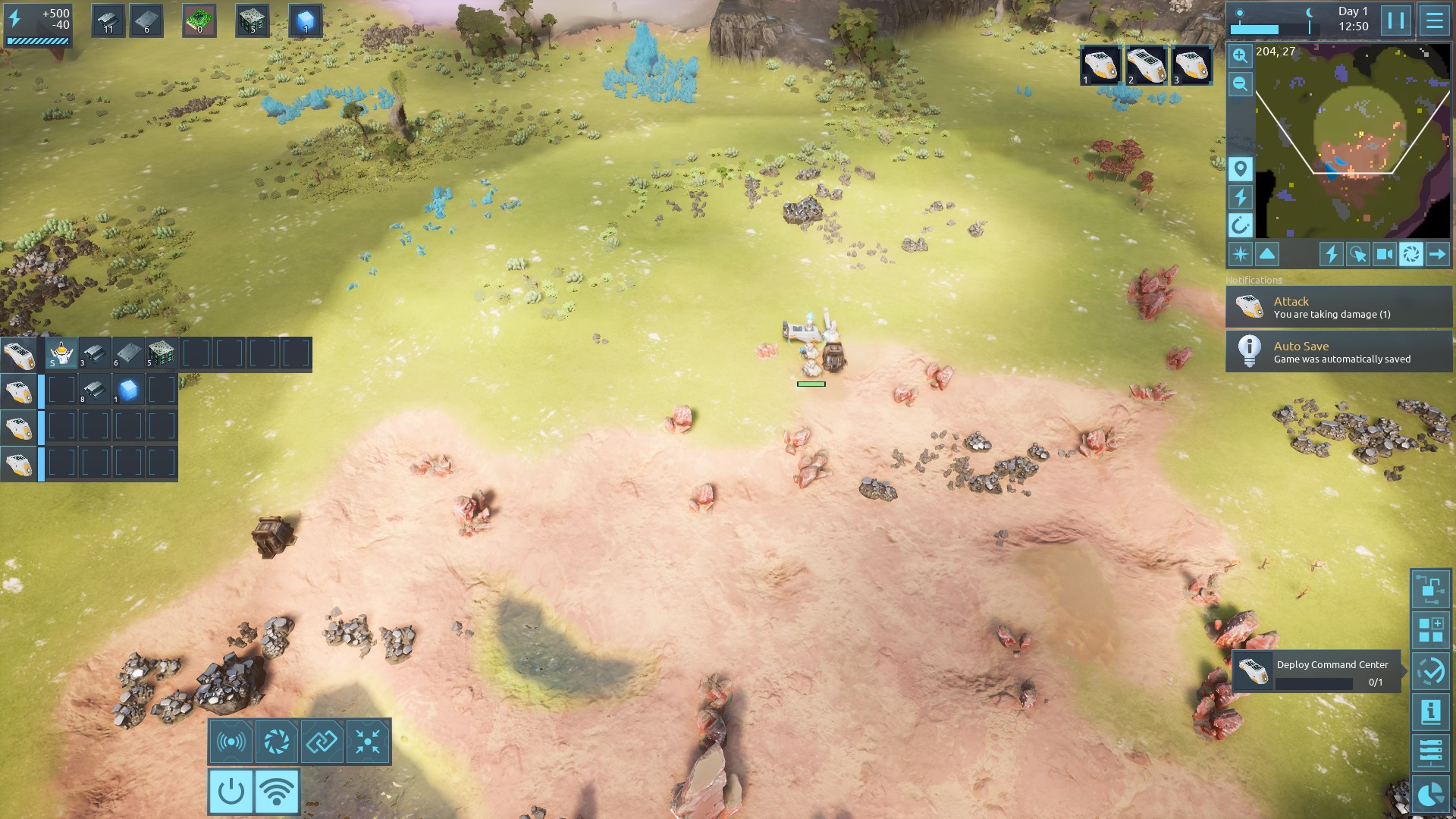Activate the chain link command
This screenshot has width=1456, height=819.
coord(322,742)
